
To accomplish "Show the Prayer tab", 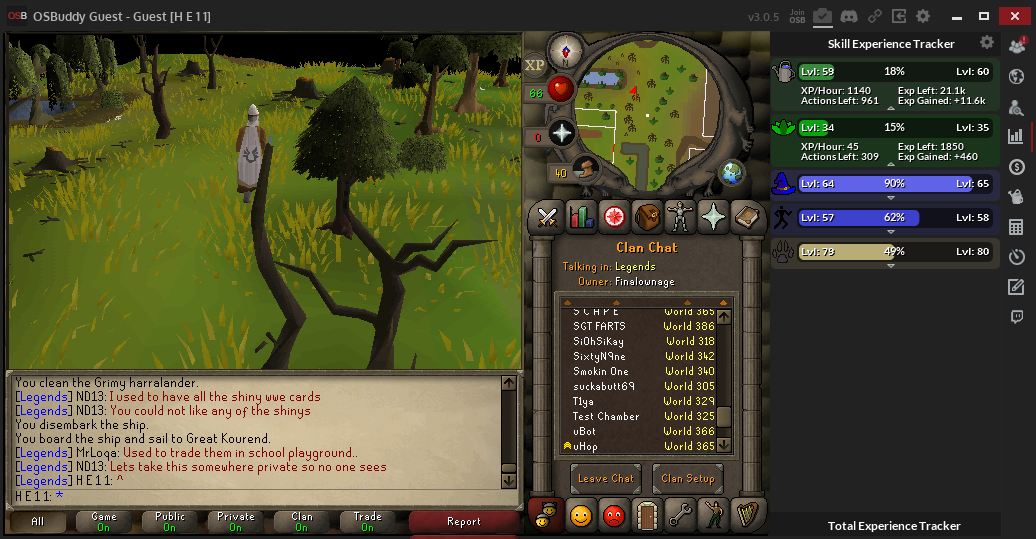I will (x=713, y=216).
